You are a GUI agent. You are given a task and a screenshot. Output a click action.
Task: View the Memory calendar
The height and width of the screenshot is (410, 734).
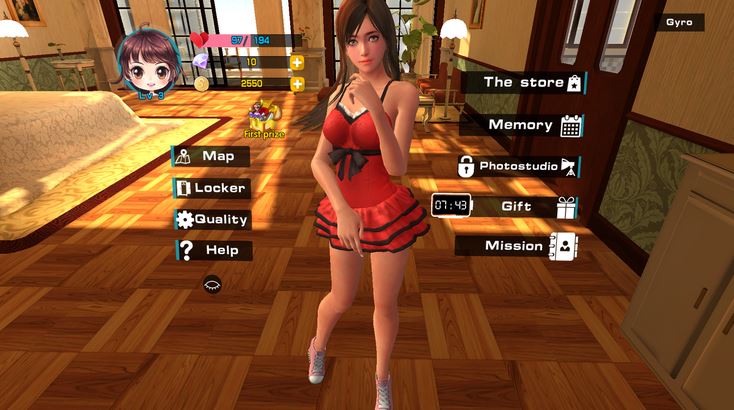pos(523,125)
